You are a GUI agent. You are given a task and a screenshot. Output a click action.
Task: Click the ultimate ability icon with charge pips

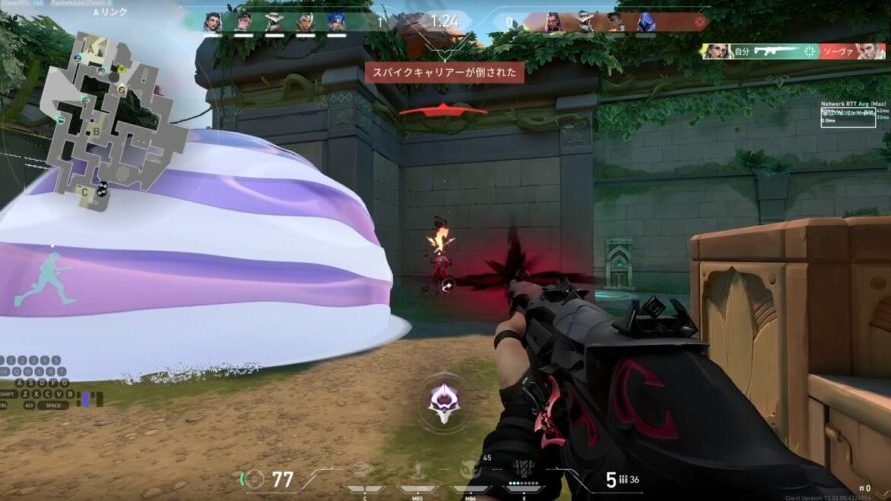[x=522, y=468]
